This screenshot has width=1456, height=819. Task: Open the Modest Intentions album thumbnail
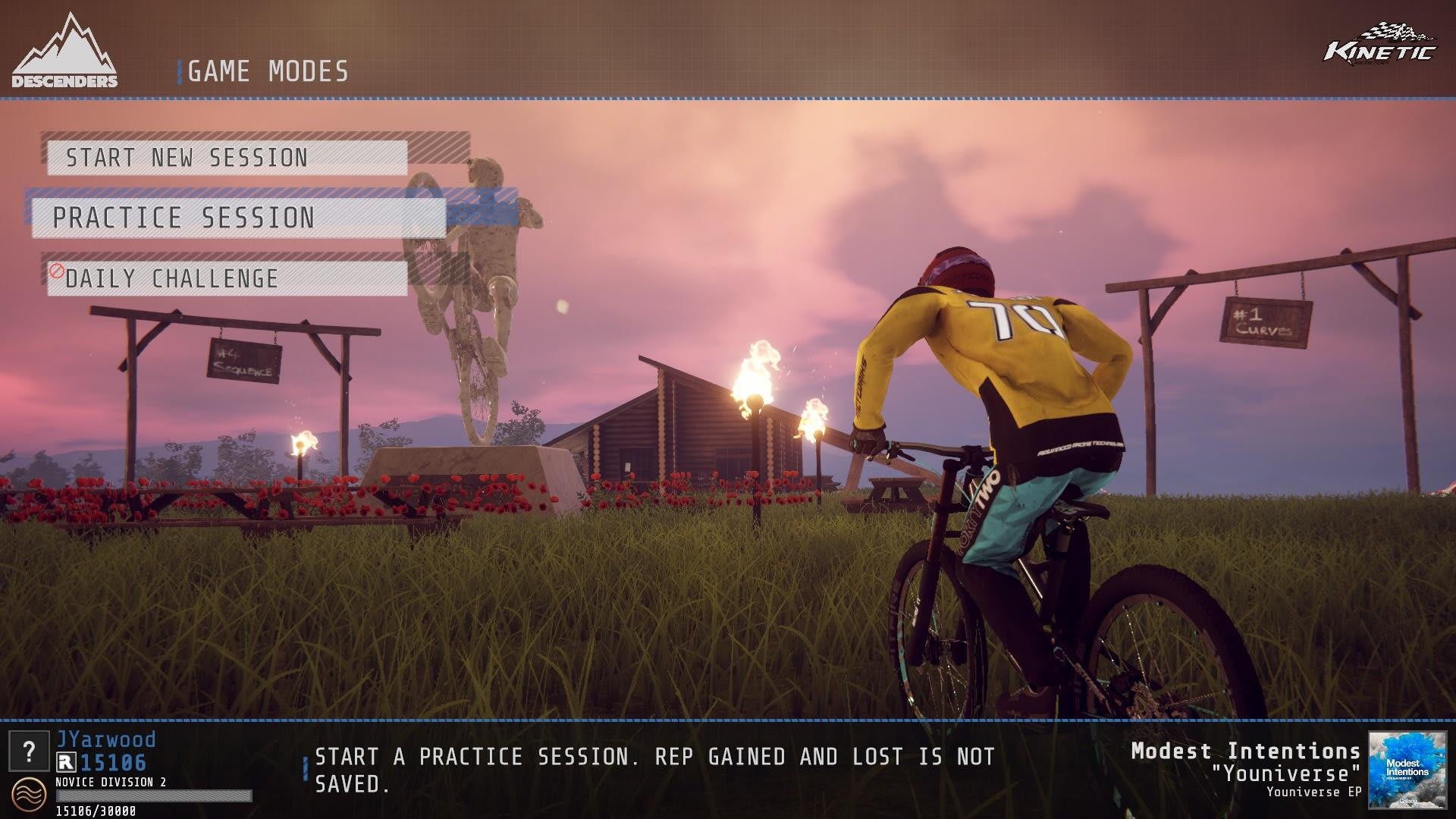(x=1407, y=770)
